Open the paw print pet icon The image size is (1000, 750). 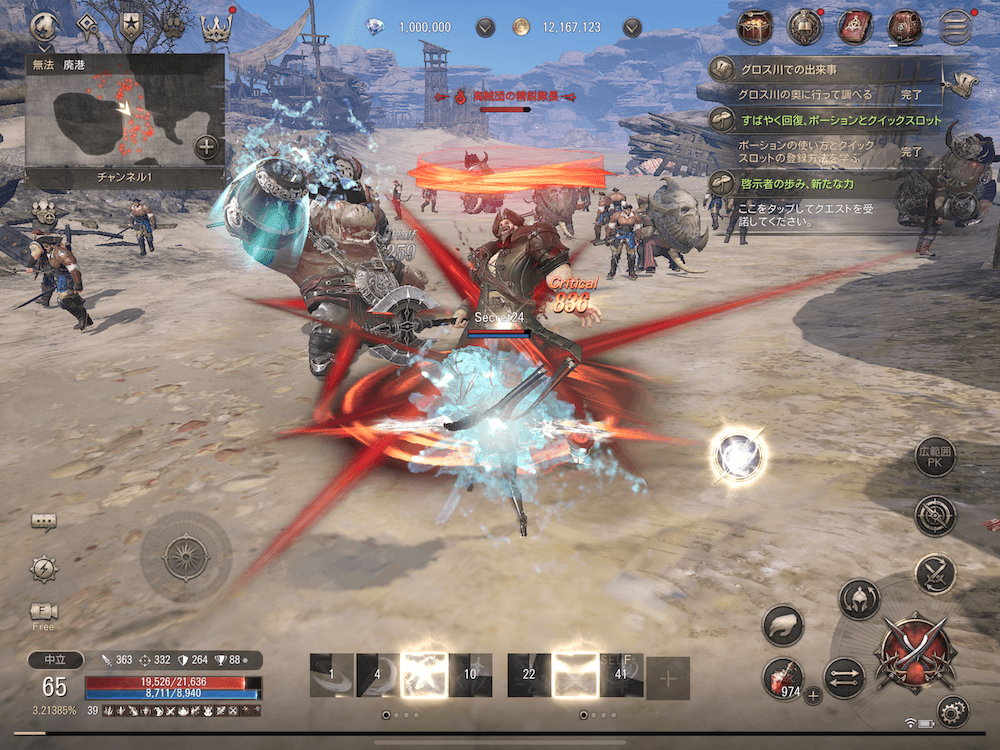[x=174, y=27]
